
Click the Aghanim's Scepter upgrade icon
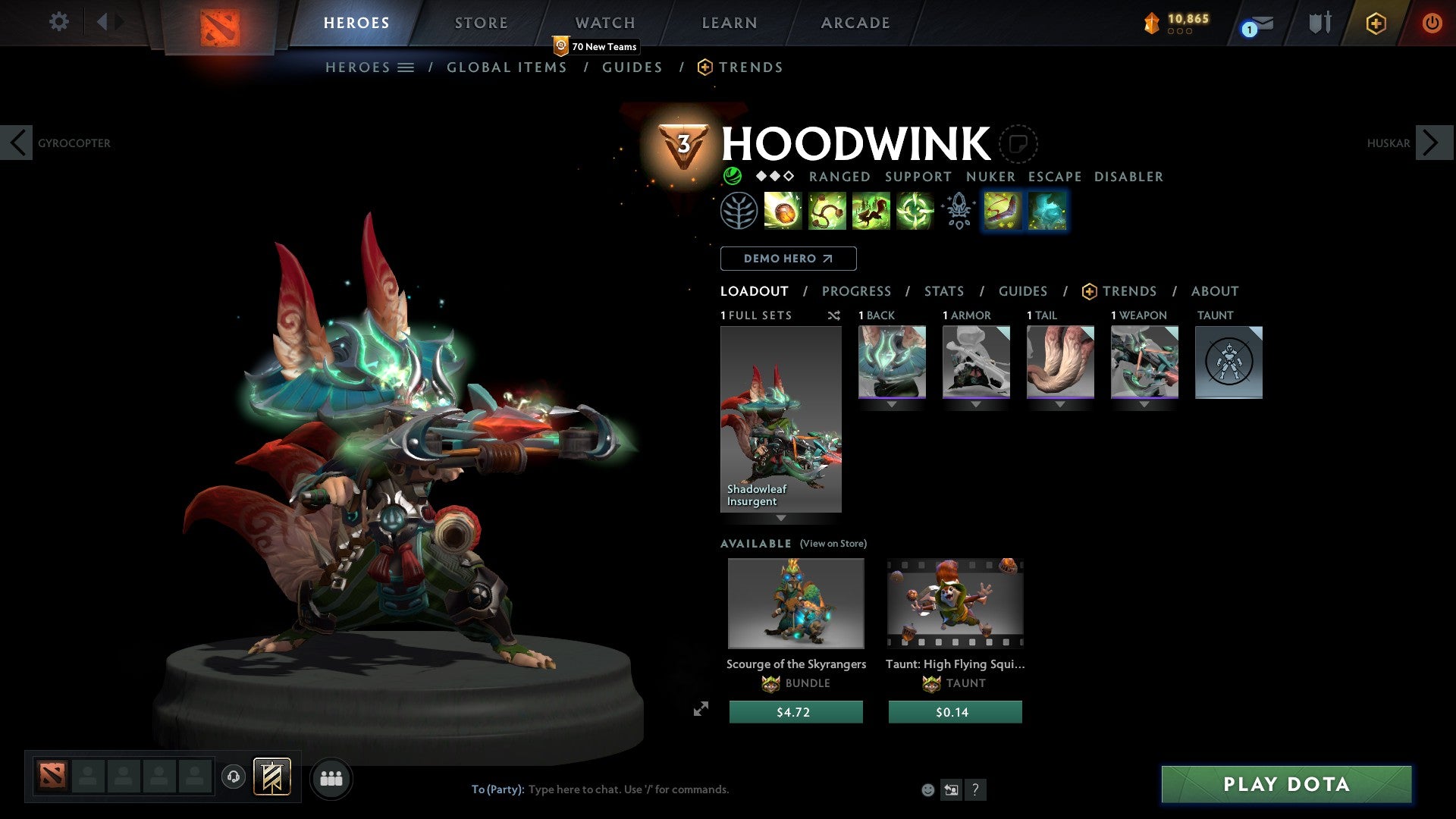(958, 211)
